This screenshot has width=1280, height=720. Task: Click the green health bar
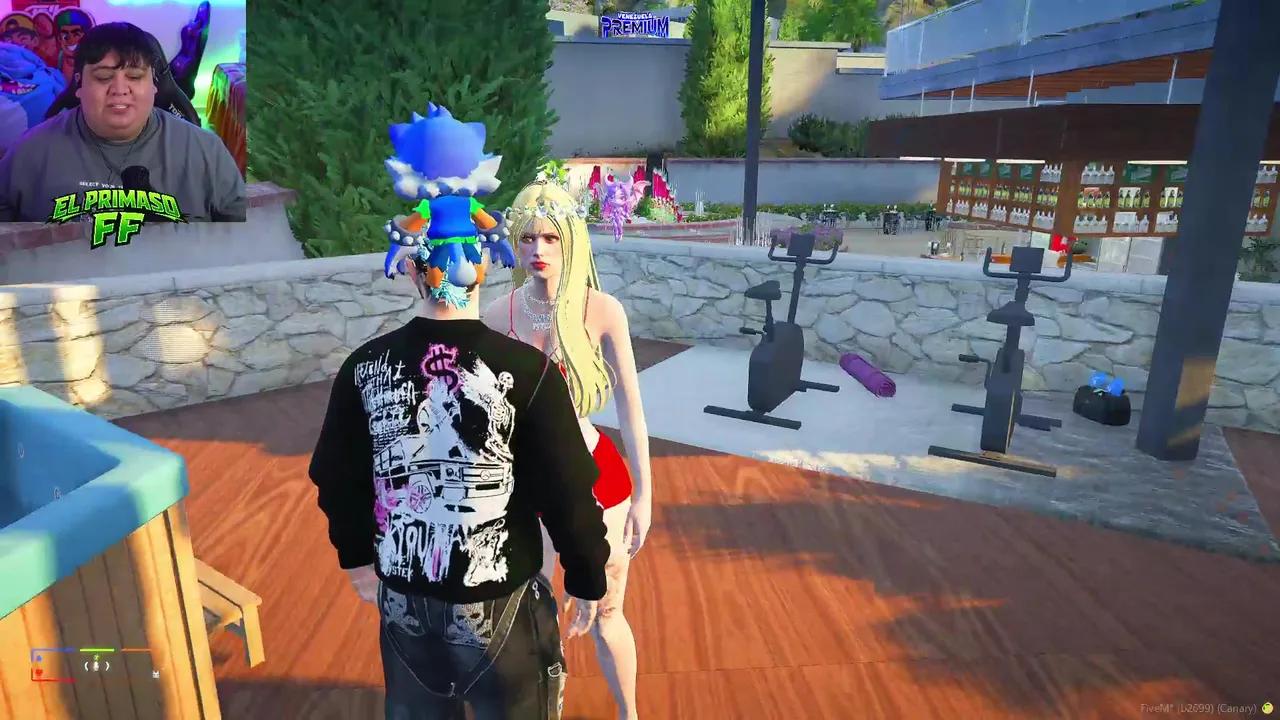[96, 649]
